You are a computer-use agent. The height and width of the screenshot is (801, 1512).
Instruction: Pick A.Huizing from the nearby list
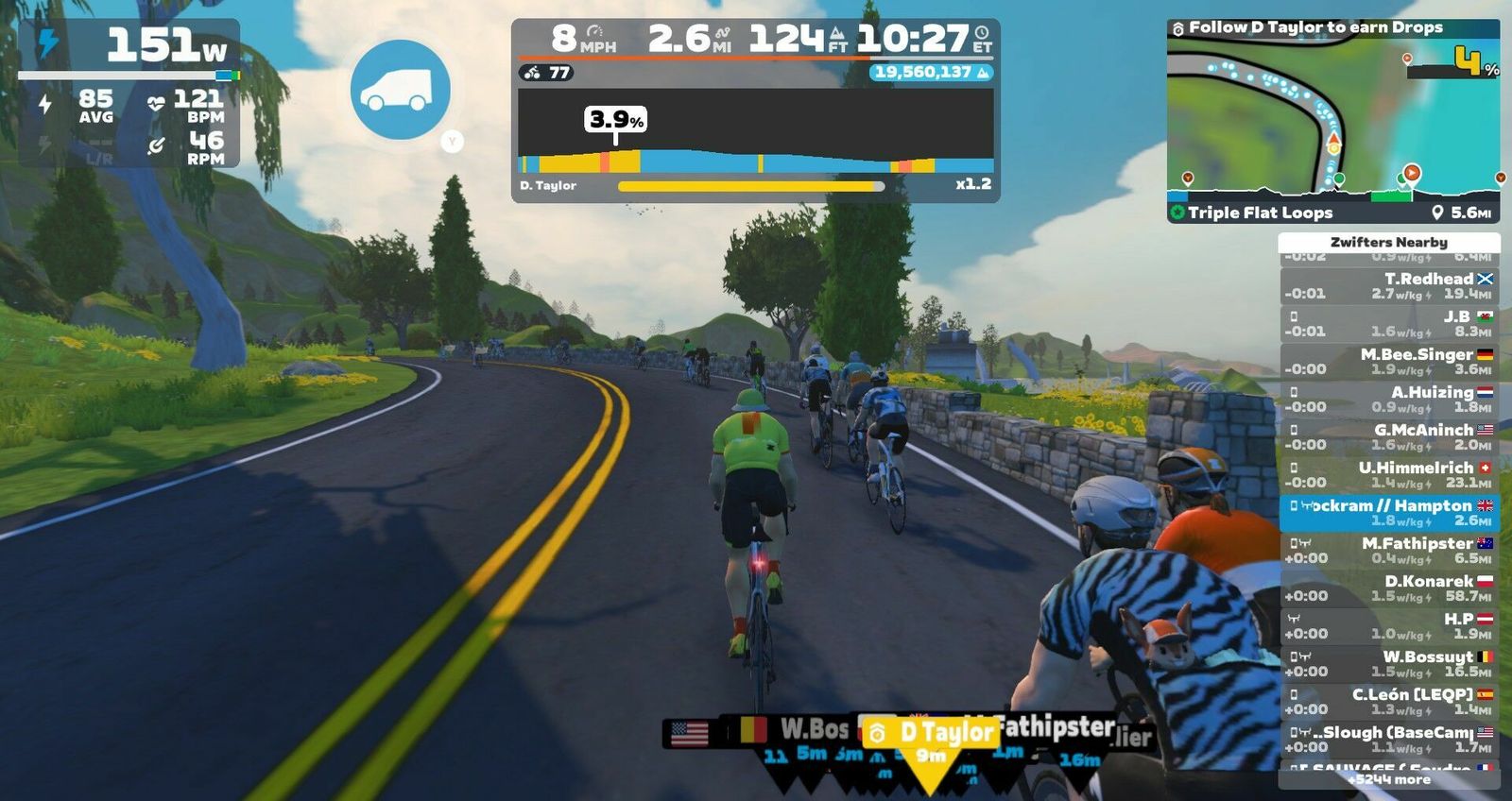(x=1389, y=399)
